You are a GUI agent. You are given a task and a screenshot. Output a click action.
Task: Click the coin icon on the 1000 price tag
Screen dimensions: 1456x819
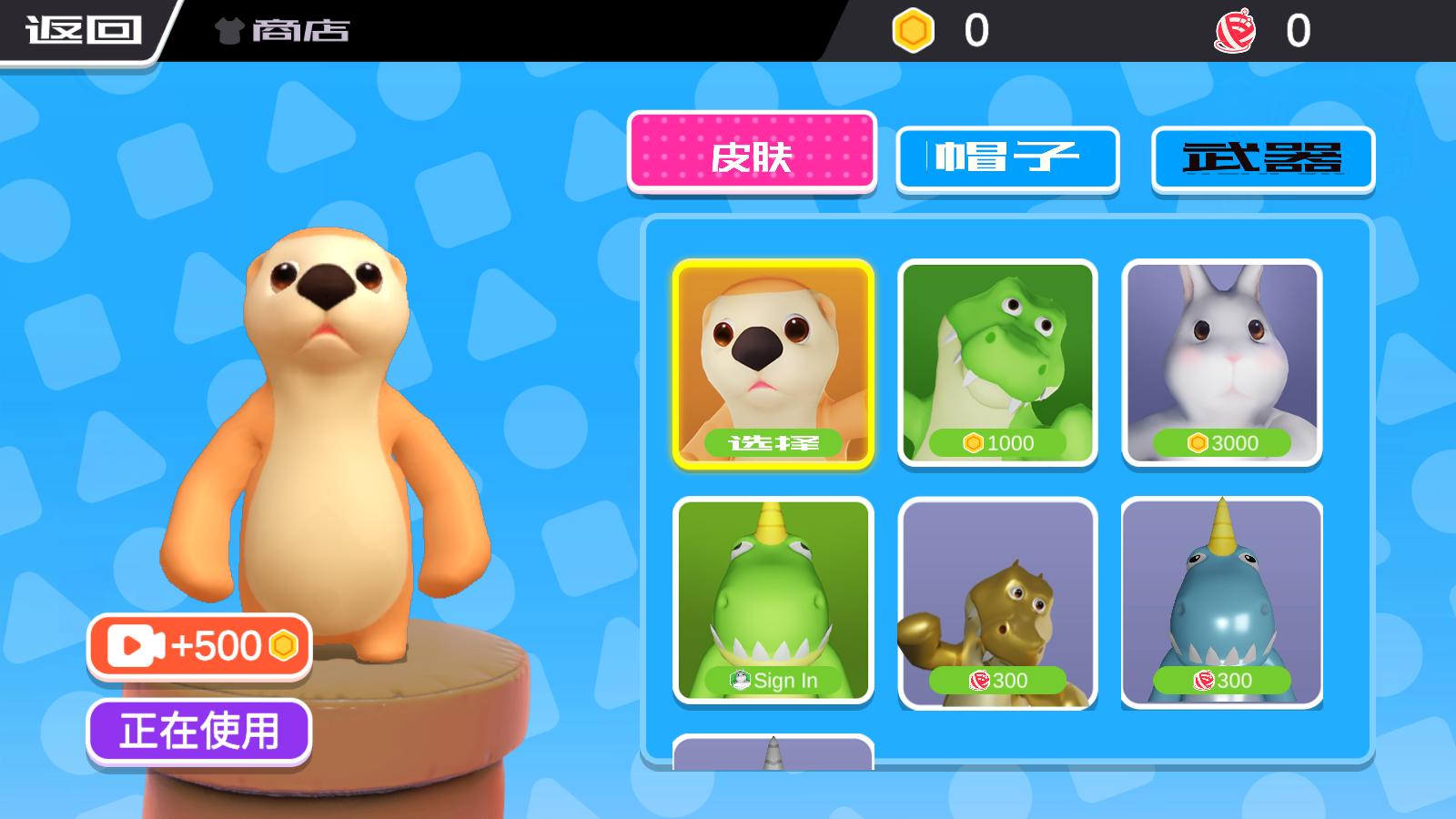pyautogui.click(x=973, y=444)
